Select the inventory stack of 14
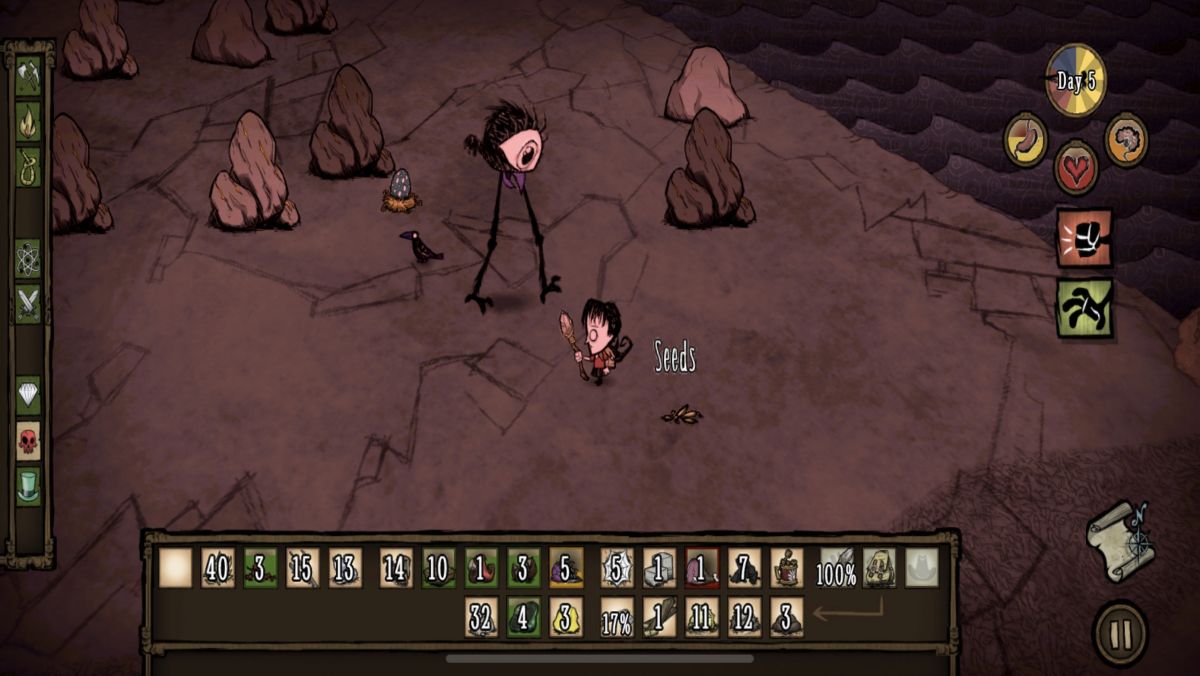 (396, 568)
